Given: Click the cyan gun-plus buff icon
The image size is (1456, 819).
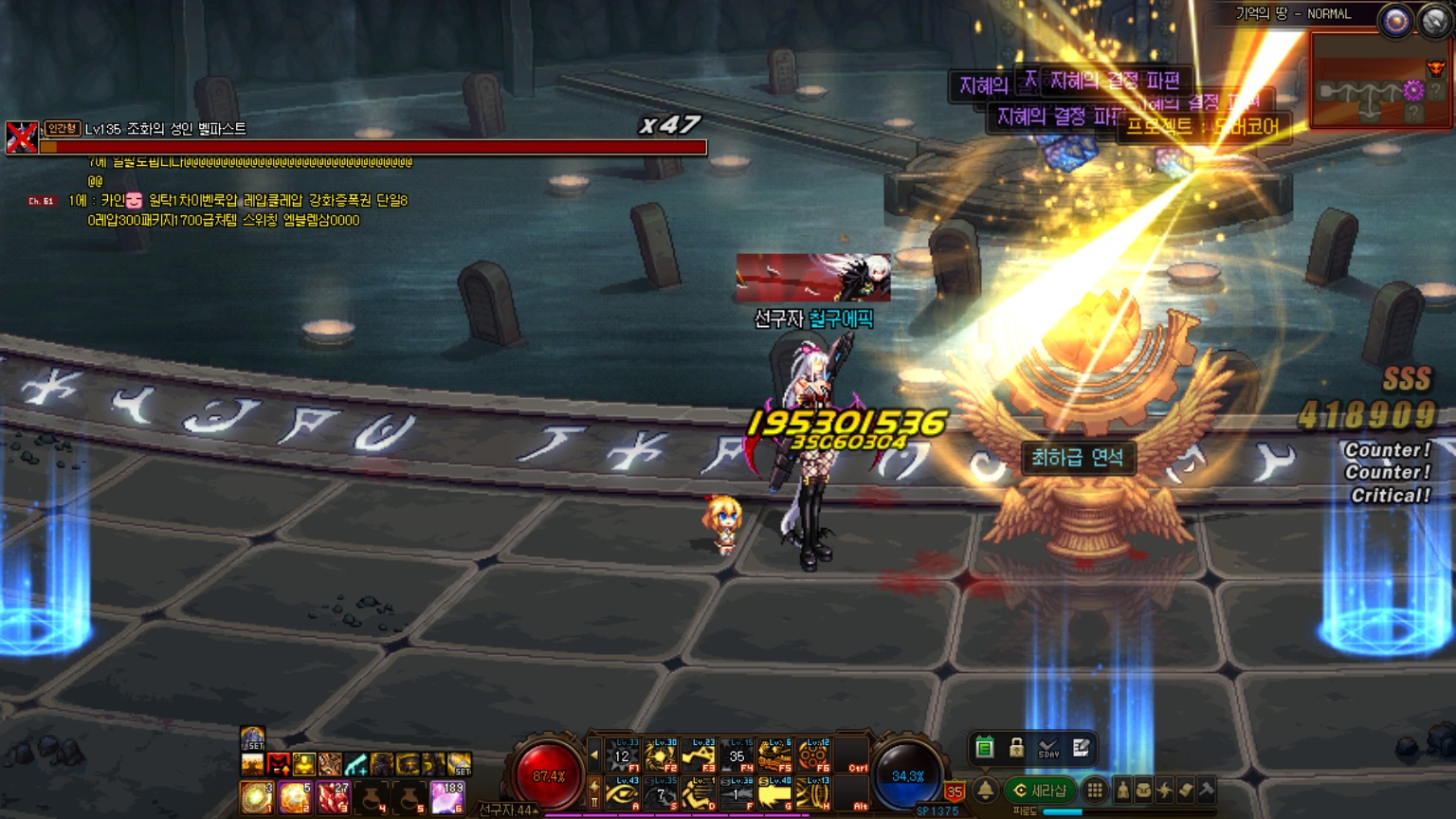Looking at the screenshot, I should tap(355, 764).
